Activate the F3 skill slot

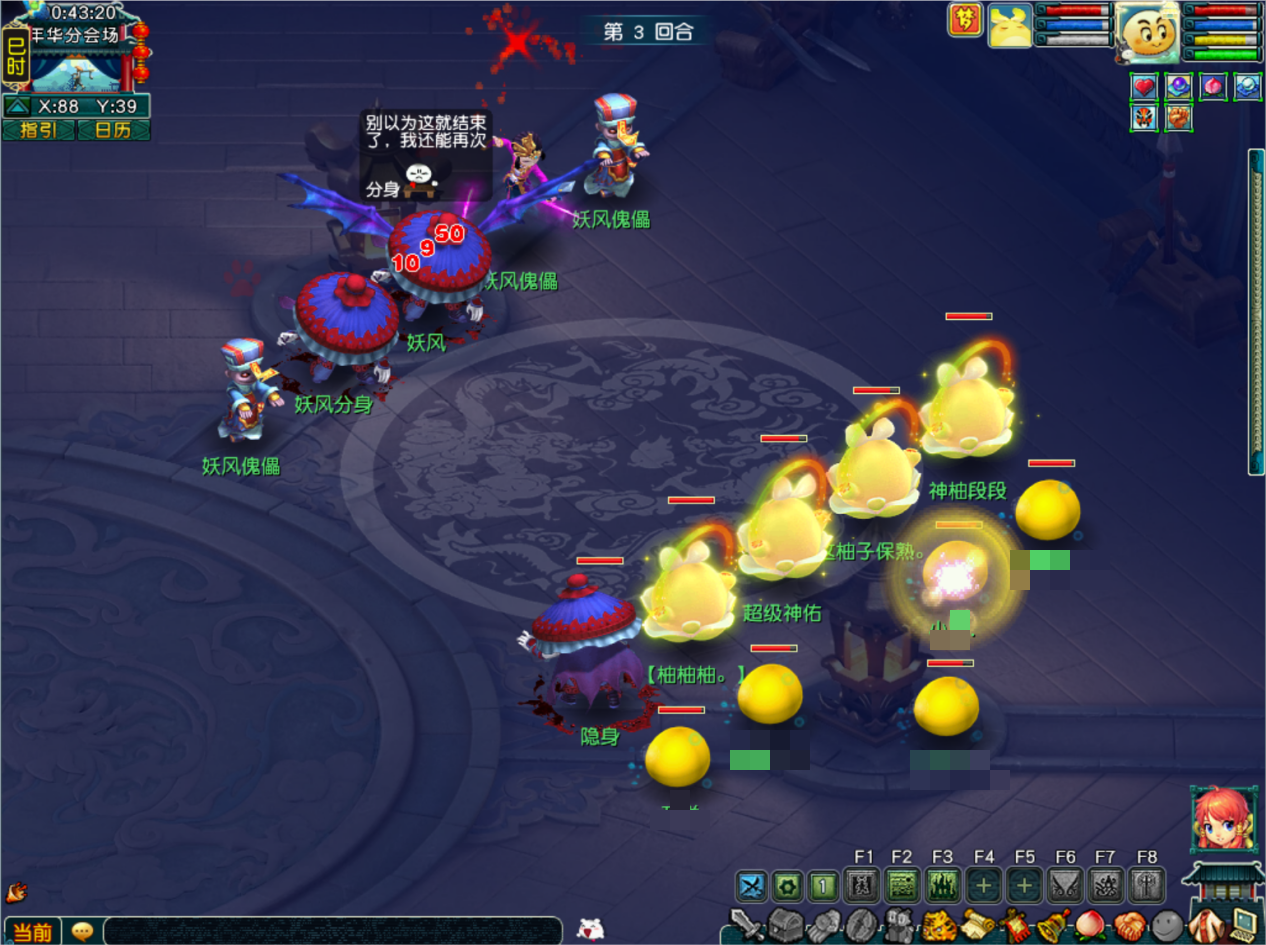point(942,886)
